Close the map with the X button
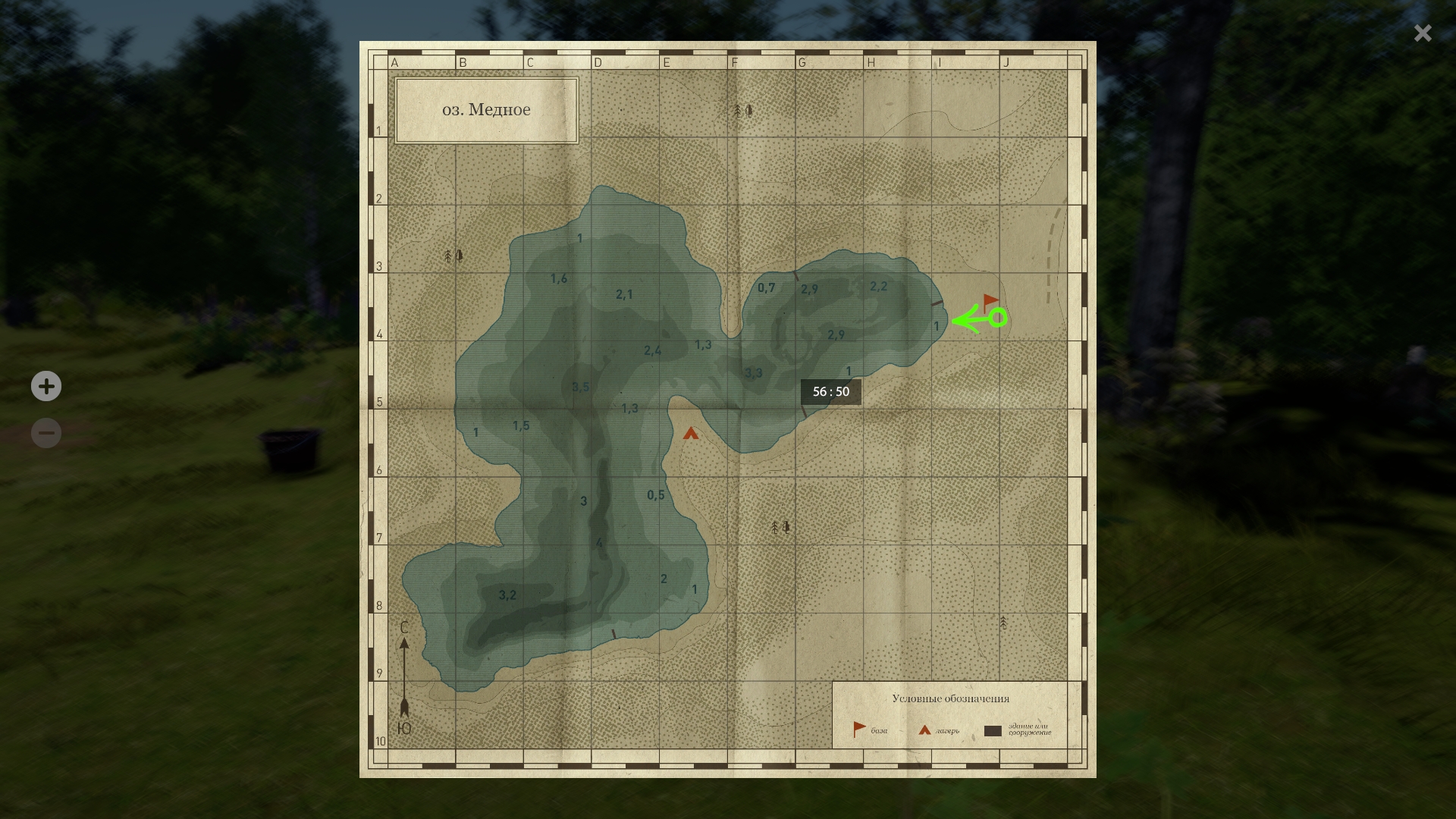 pyautogui.click(x=1422, y=33)
